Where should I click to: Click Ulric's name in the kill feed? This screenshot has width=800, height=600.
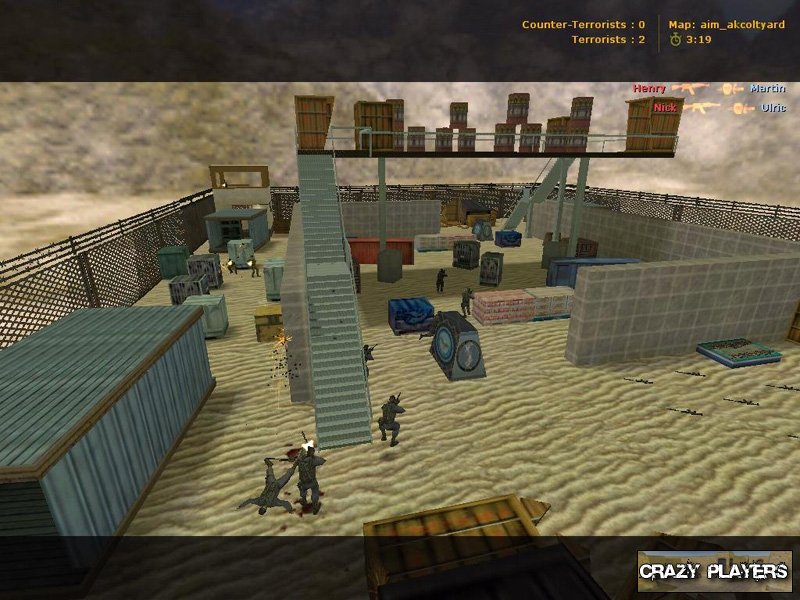click(773, 107)
